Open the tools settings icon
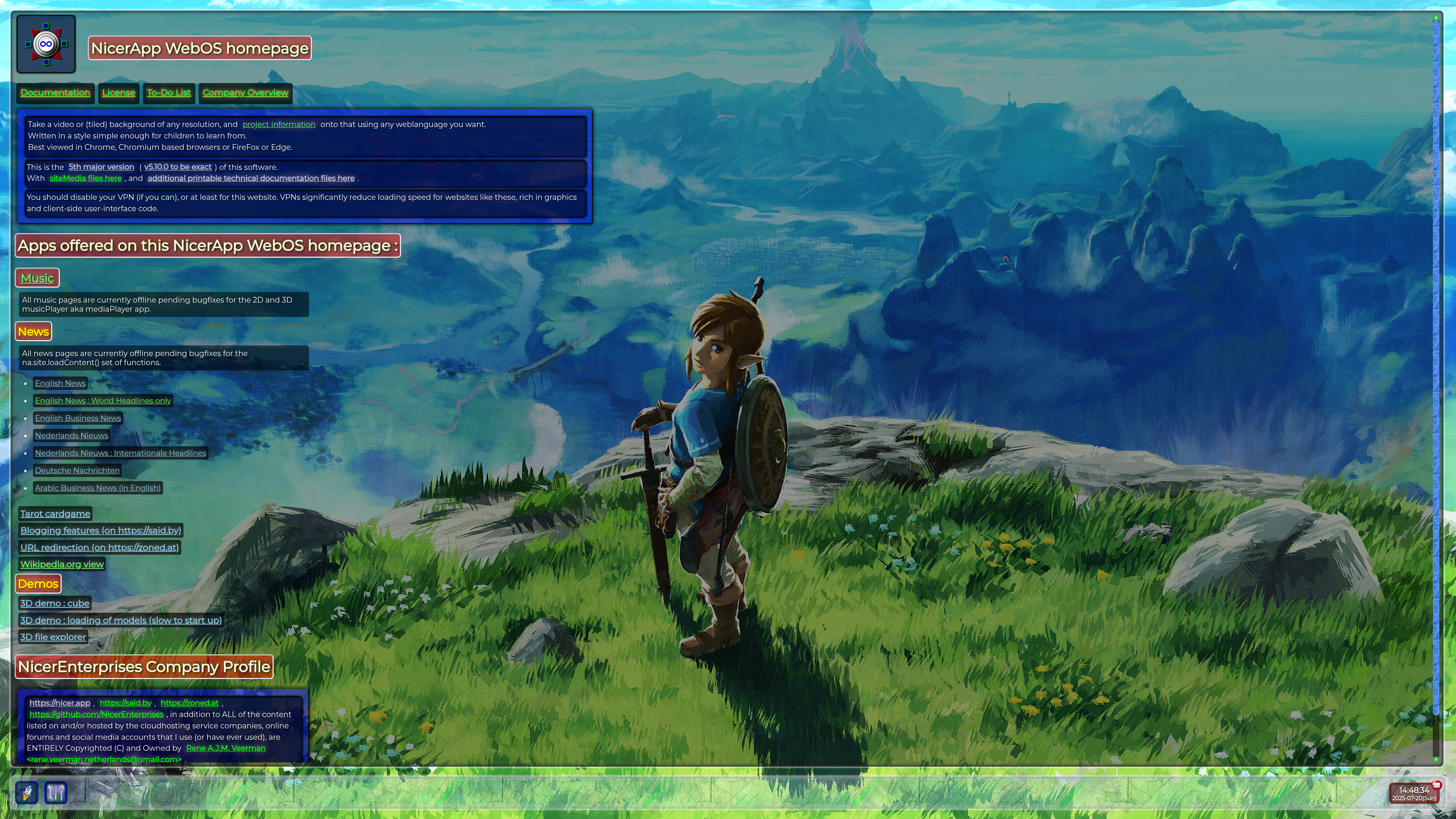This screenshot has height=819, width=1456. tap(55, 792)
